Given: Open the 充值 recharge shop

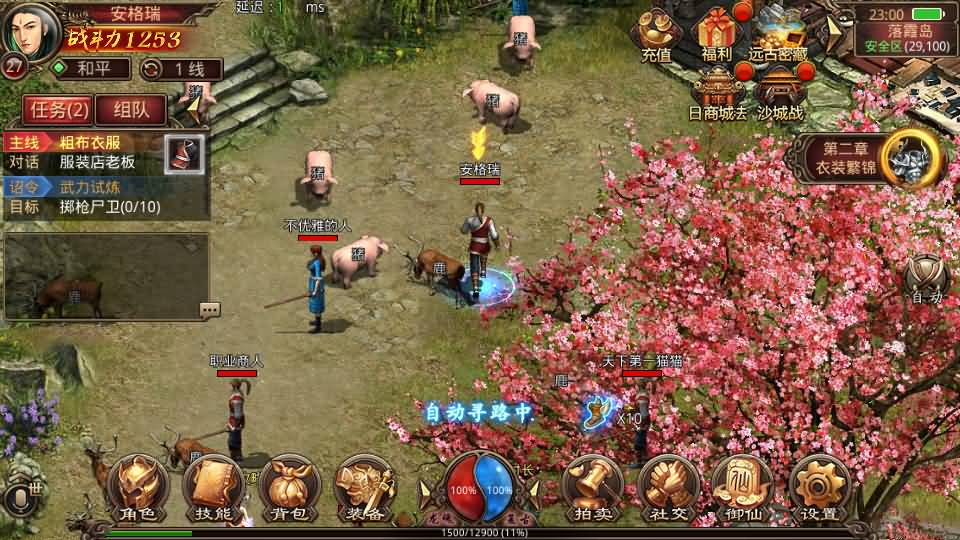Looking at the screenshot, I should [657, 37].
